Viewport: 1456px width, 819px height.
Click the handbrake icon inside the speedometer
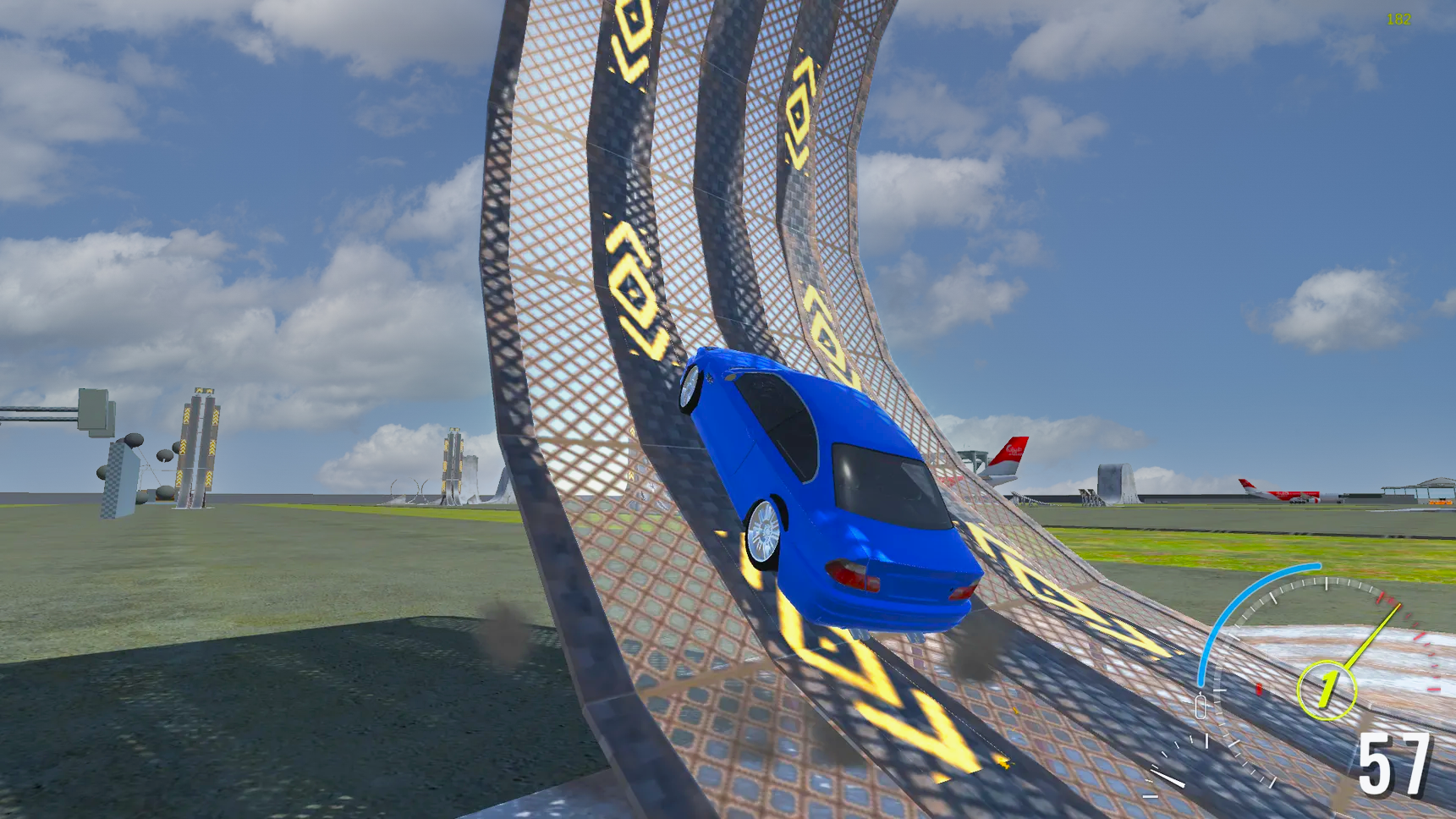tap(1201, 706)
